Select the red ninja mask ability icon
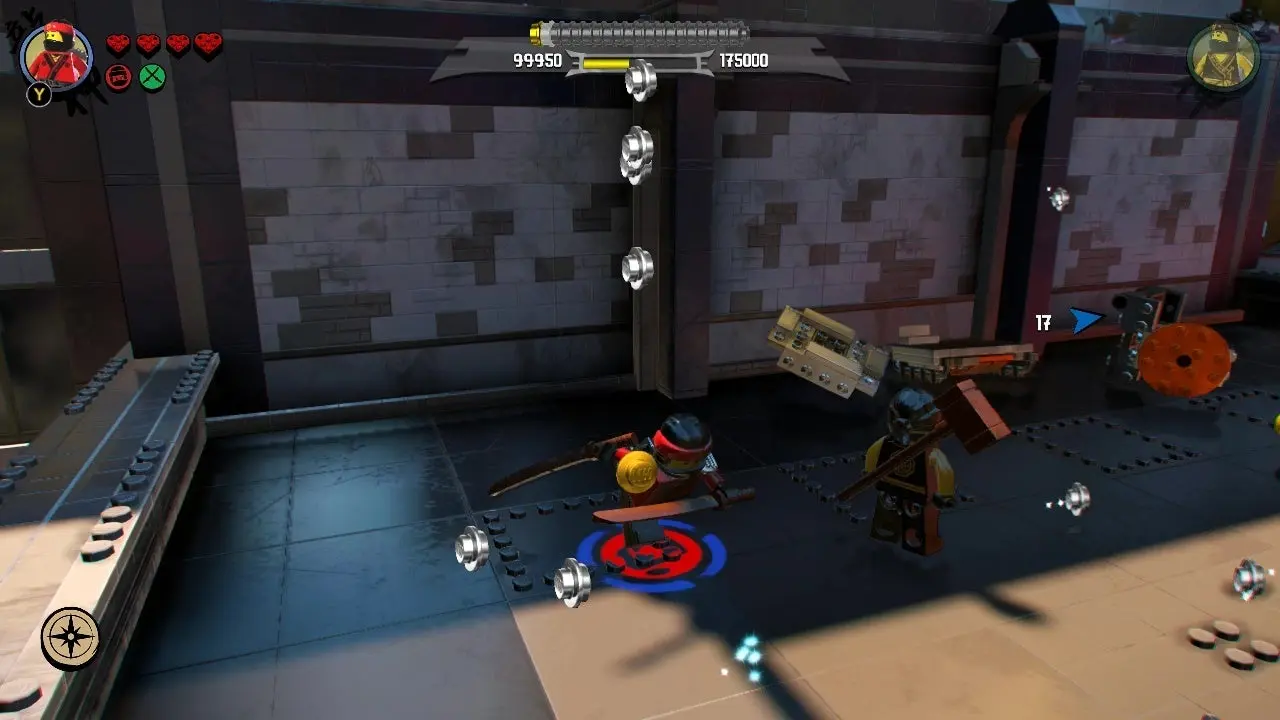1280x720 pixels. (x=118, y=77)
